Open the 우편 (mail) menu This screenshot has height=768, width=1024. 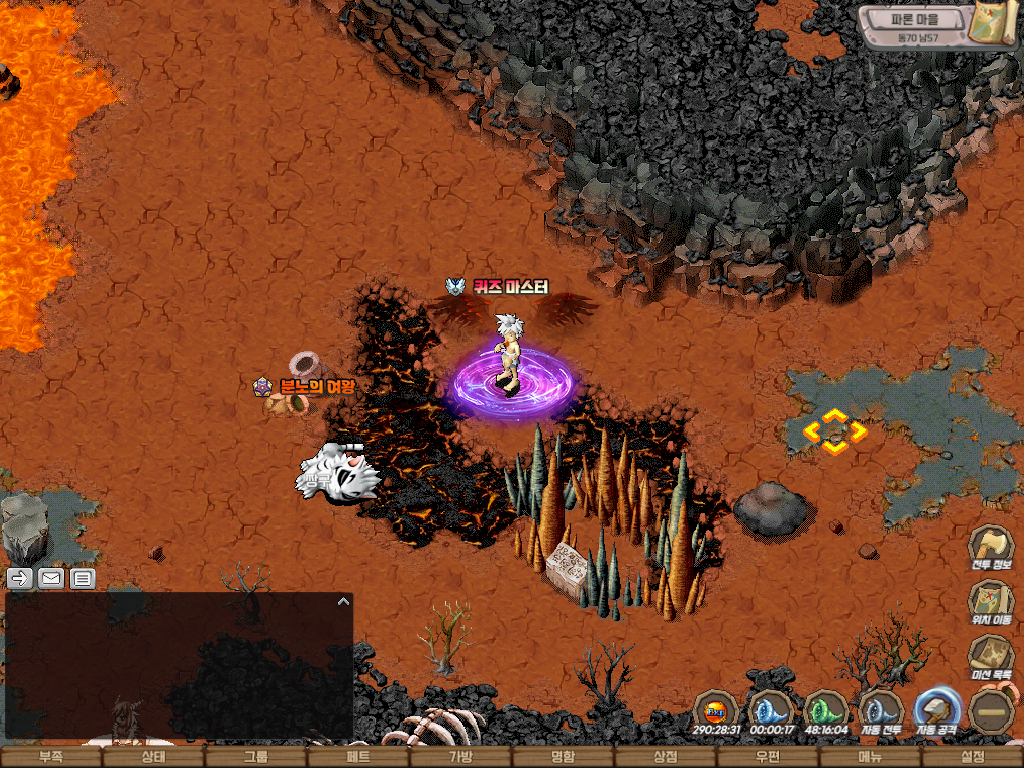[768, 757]
